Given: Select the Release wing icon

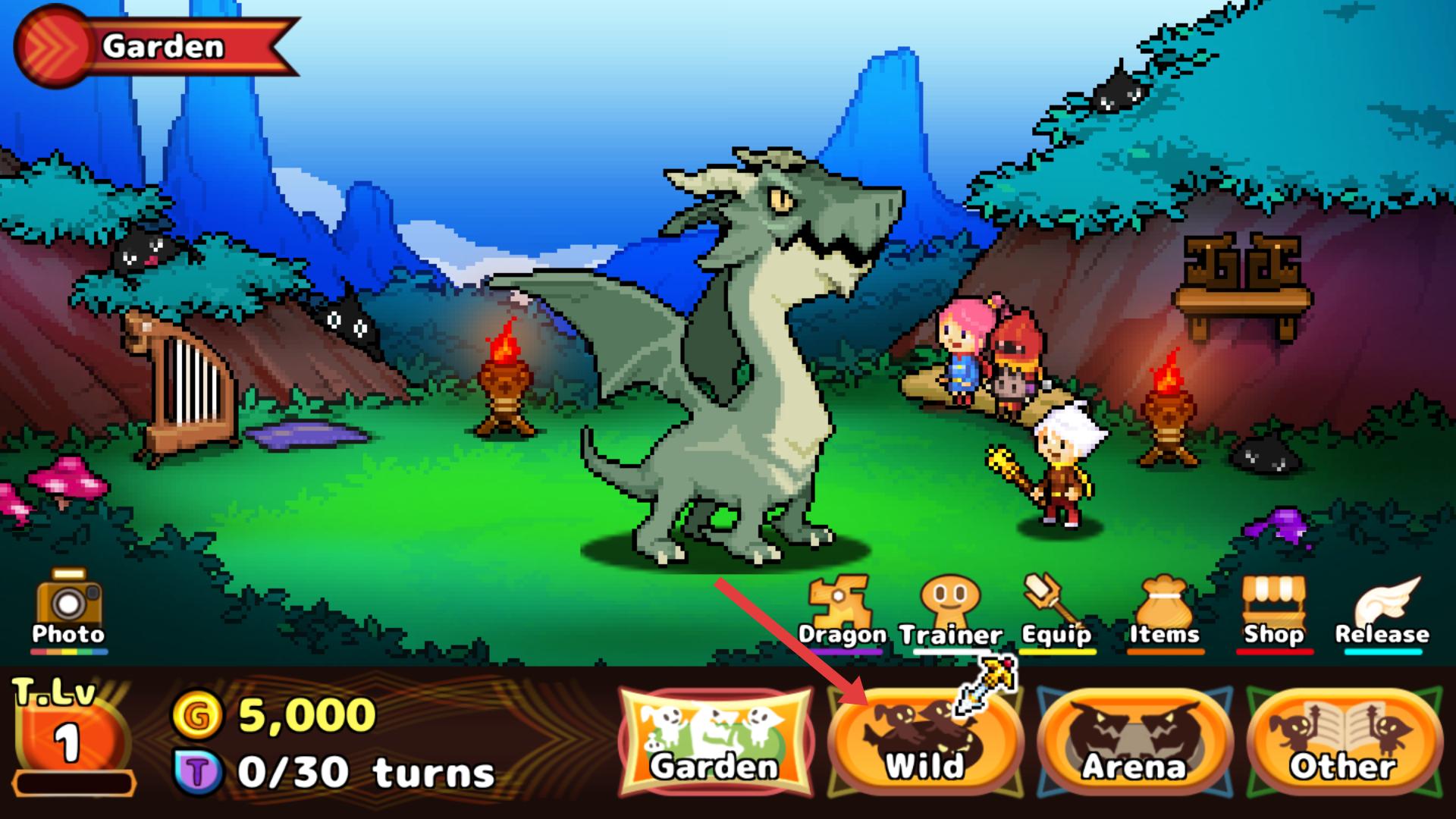Looking at the screenshot, I should [1382, 613].
